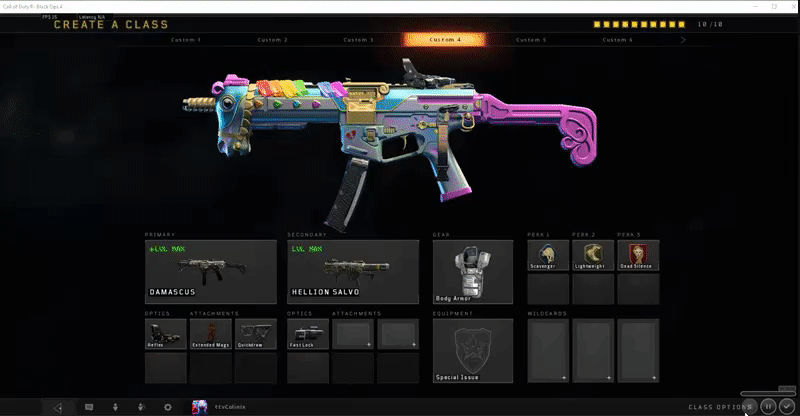Screen dimensions: 800x416
Task: Switch to the Custom 1 class tab
Action: click(187, 40)
